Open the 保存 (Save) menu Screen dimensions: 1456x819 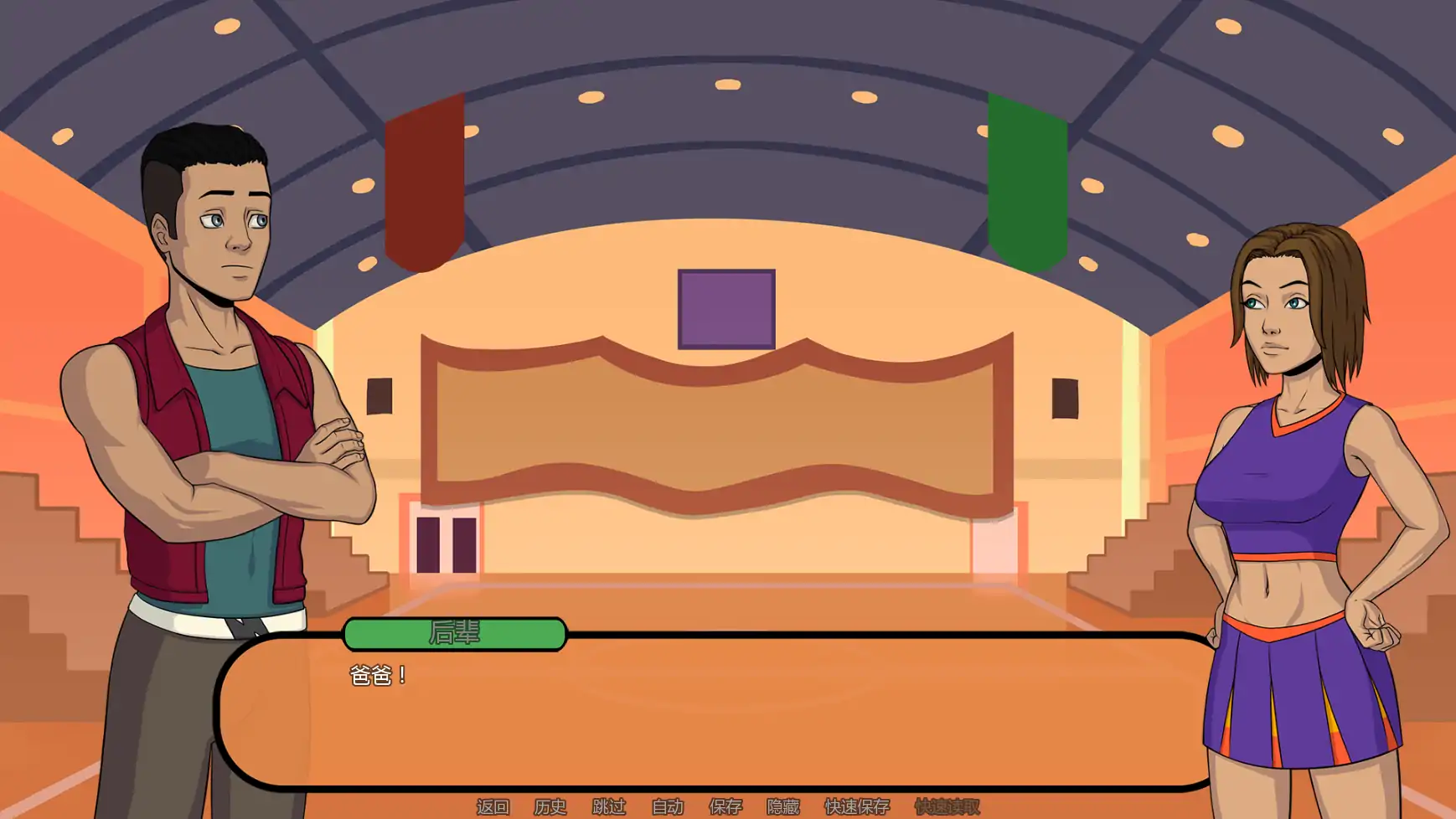point(725,806)
